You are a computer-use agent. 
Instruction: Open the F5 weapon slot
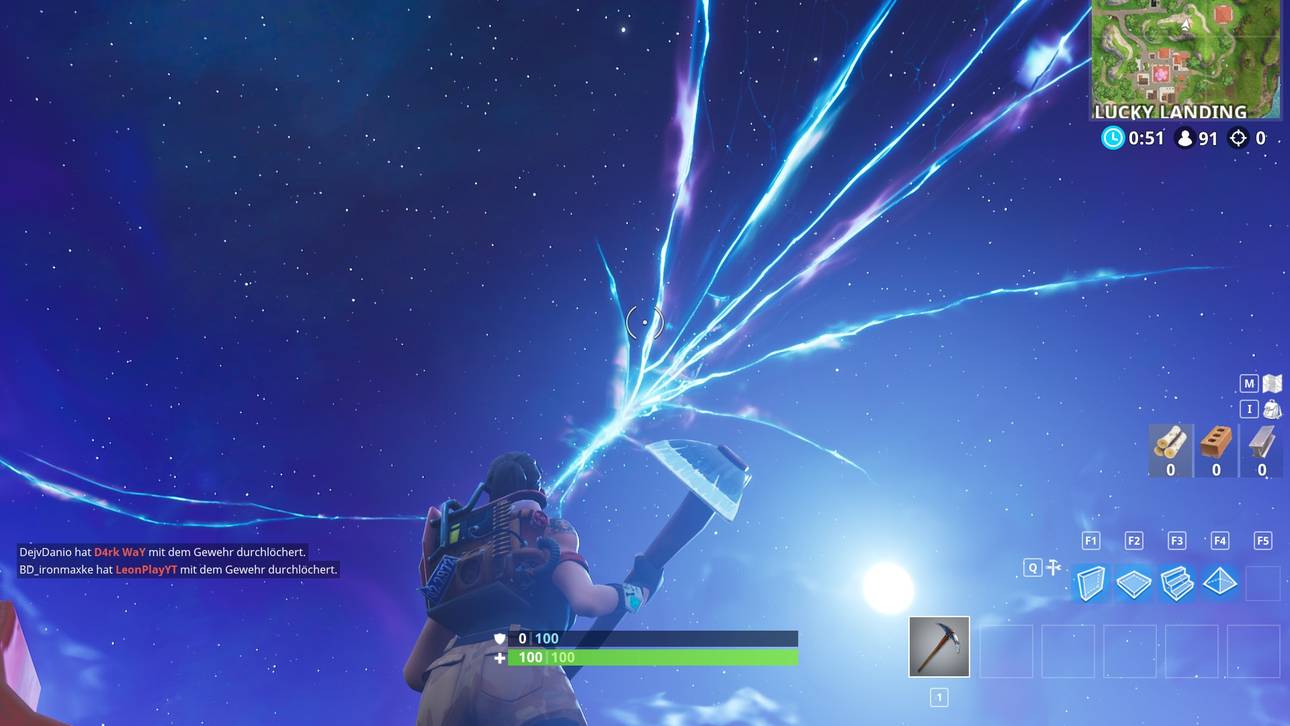pyautogui.click(x=1261, y=538)
